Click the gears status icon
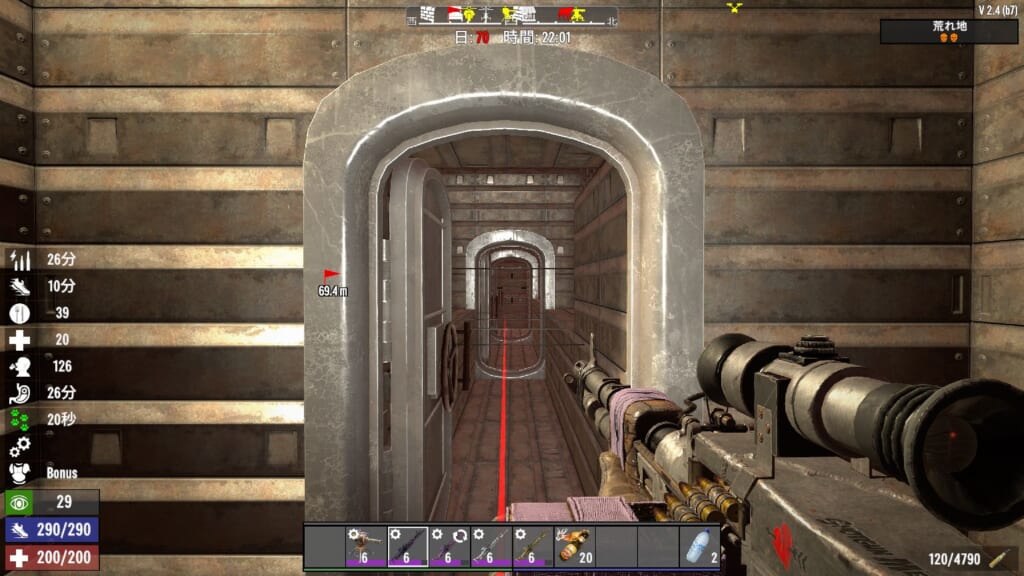 point(20,446)
